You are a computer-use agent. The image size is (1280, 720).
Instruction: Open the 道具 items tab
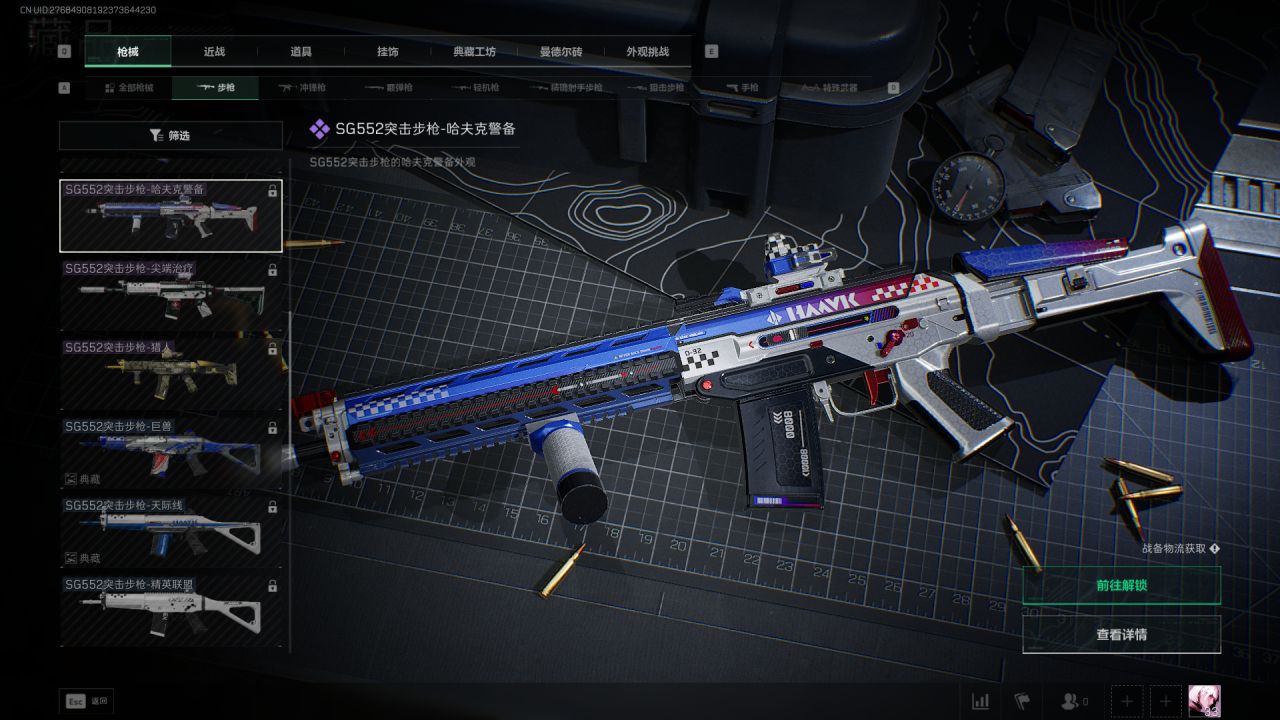pos(301,51)
